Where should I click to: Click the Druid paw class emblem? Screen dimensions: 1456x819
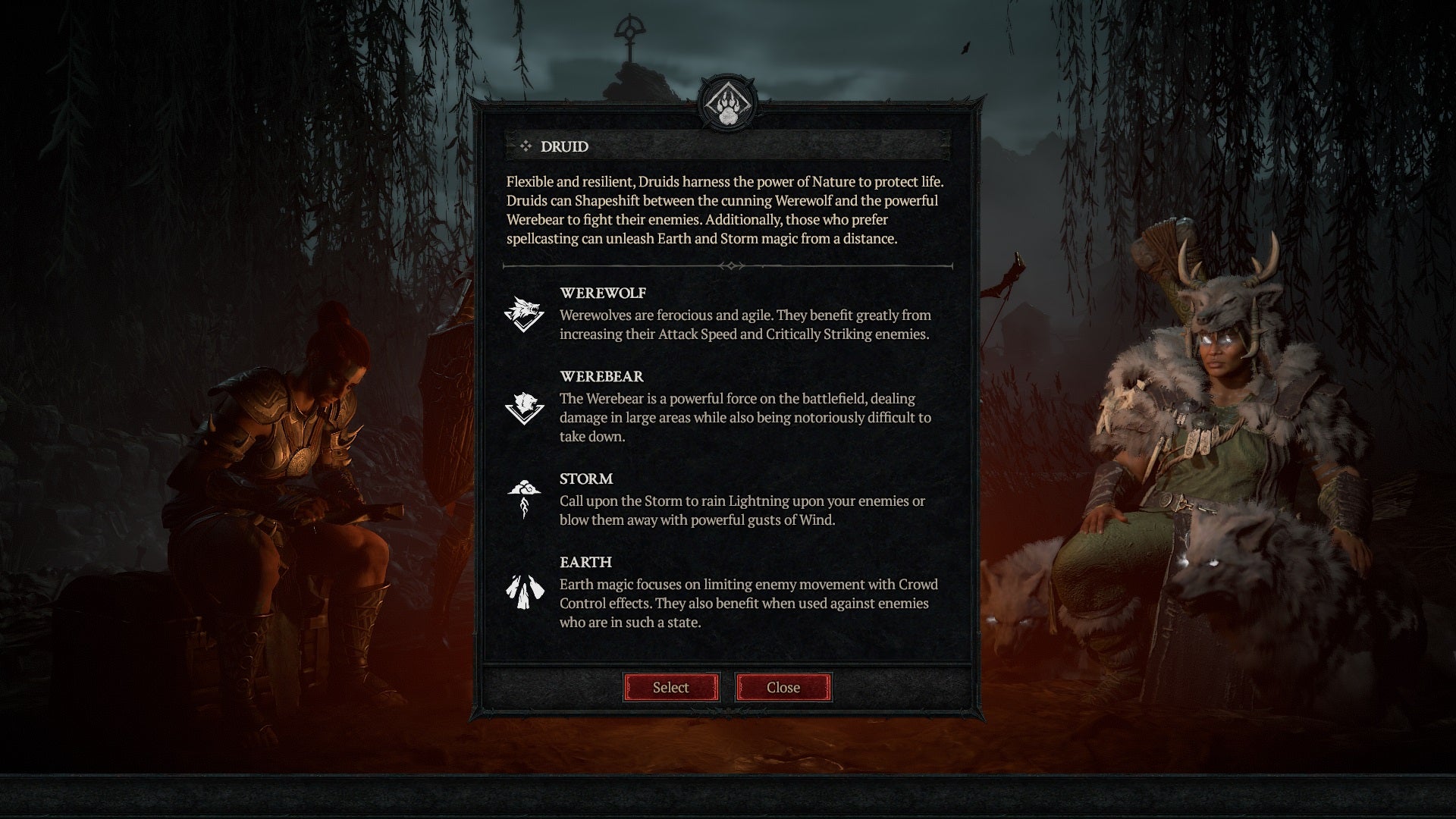[728, 102]
